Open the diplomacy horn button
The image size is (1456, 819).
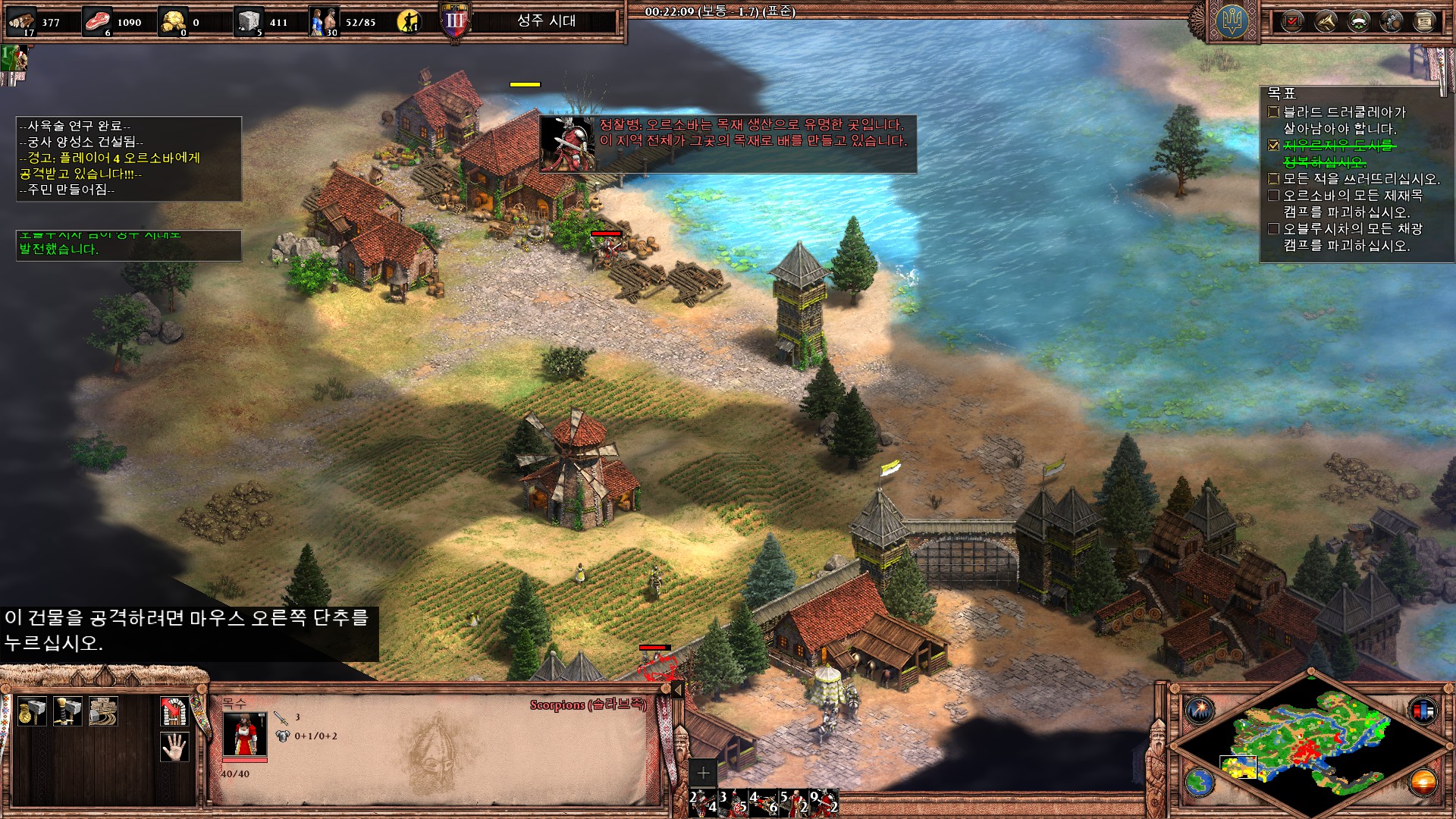pos(1326,21)
